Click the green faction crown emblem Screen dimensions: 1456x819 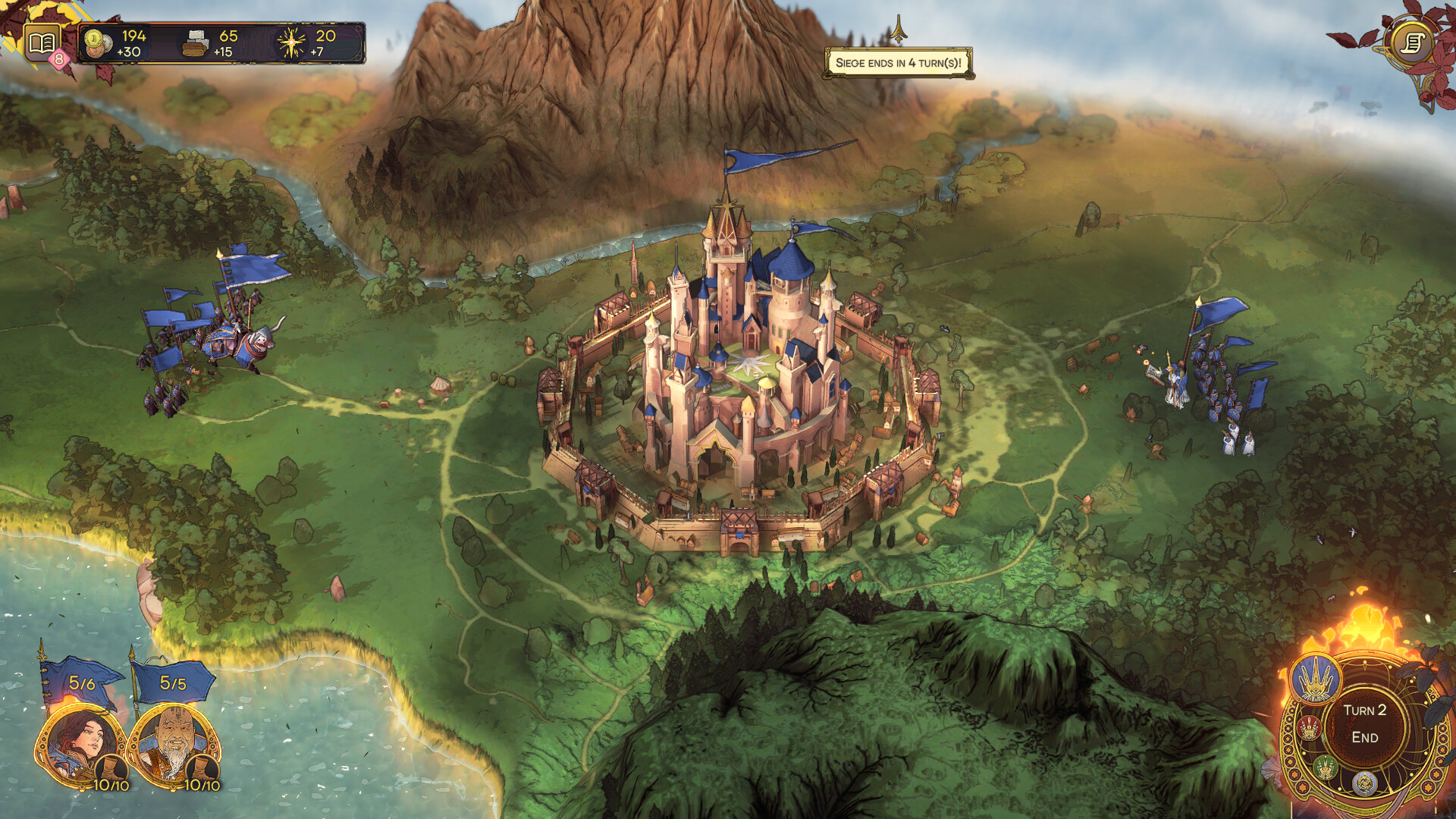coord(1324,767)
